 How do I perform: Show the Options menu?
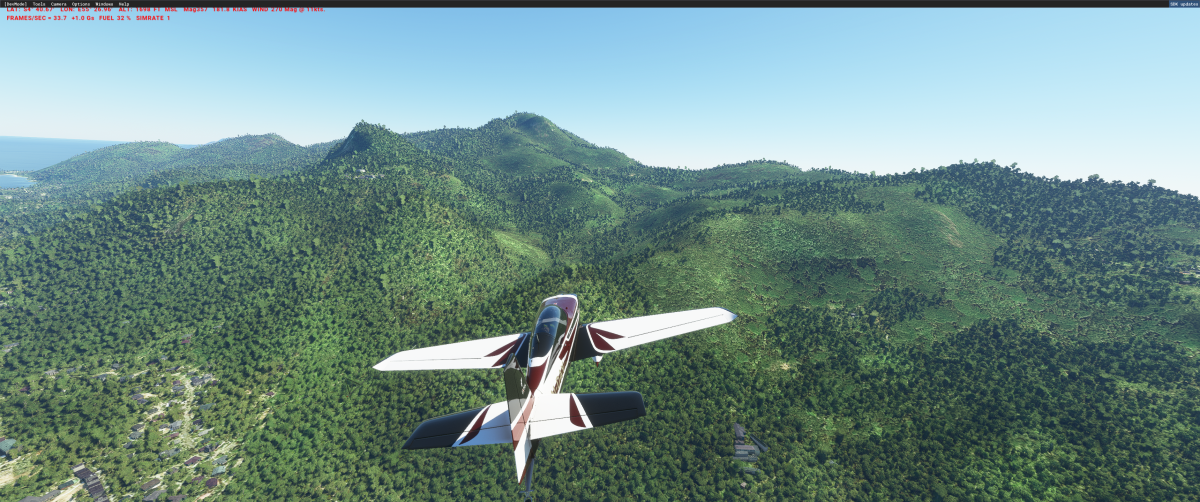tap(81, 4)
